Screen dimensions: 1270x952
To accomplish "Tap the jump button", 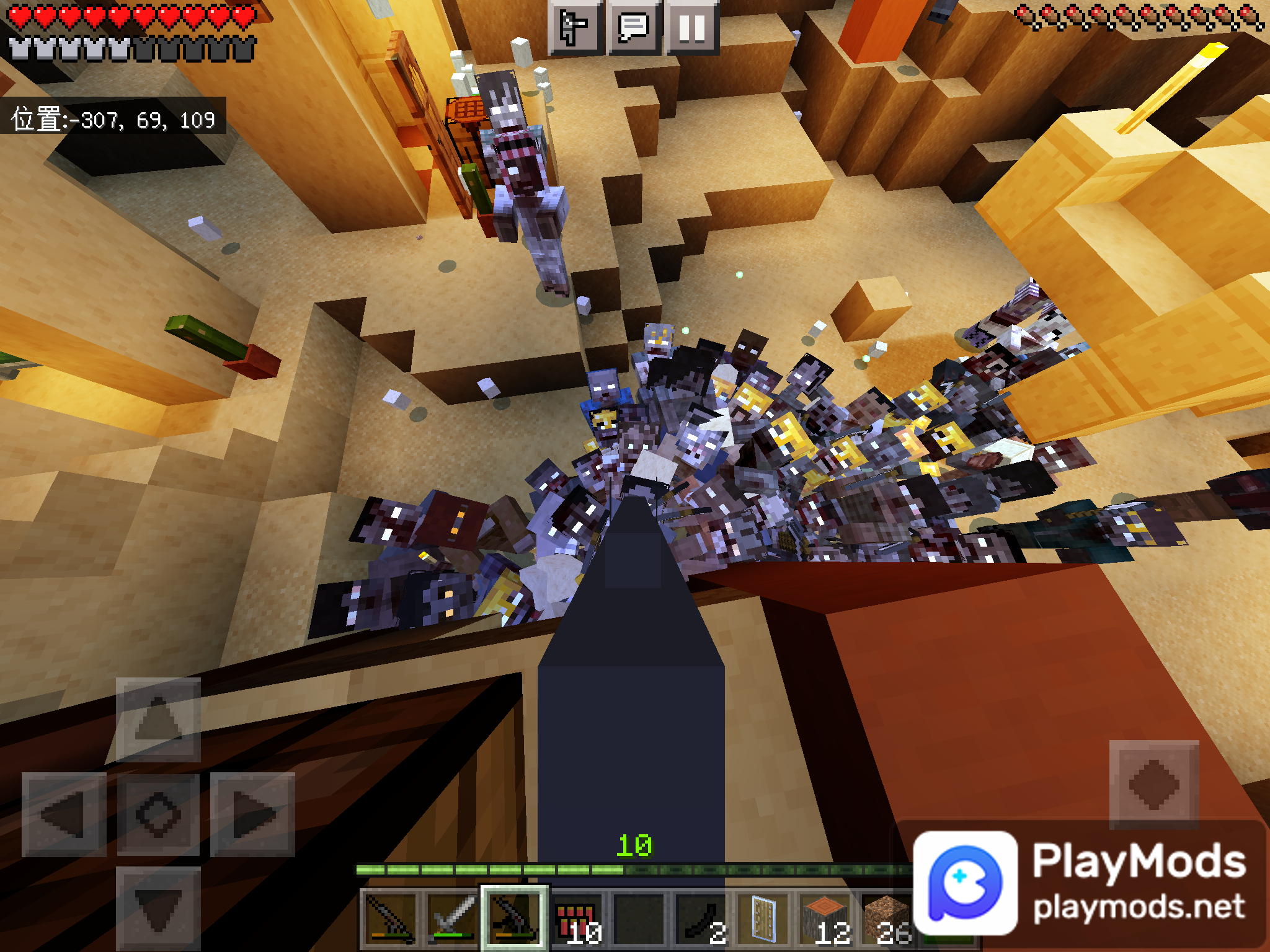I will pos(1153,785).
